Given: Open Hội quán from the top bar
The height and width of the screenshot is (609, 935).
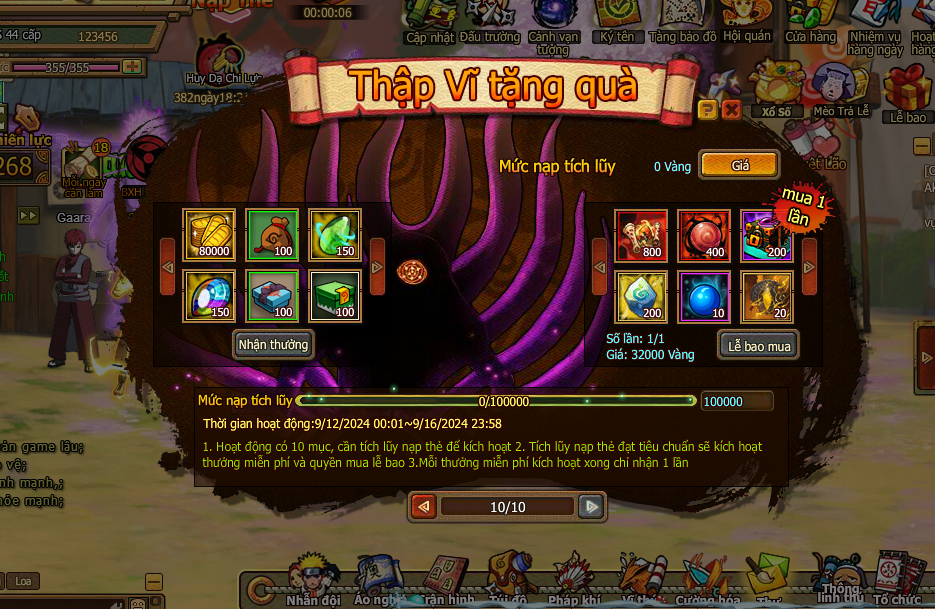Looking at the screenshot, I should 746,20.
